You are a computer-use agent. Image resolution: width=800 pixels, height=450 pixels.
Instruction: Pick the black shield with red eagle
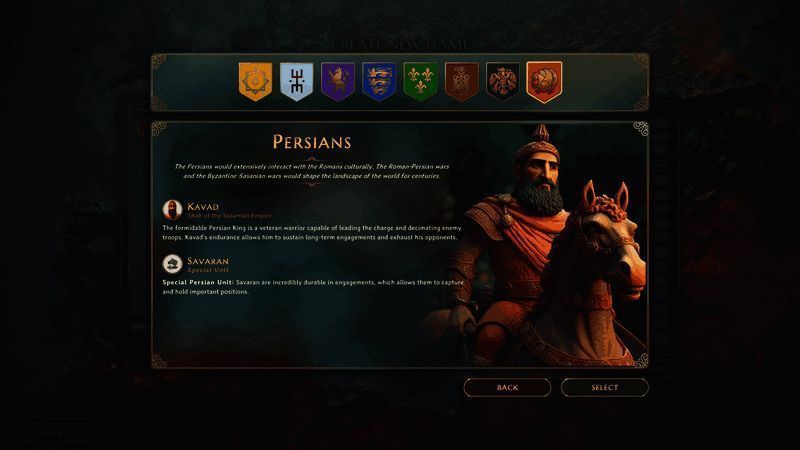point(502,82)
